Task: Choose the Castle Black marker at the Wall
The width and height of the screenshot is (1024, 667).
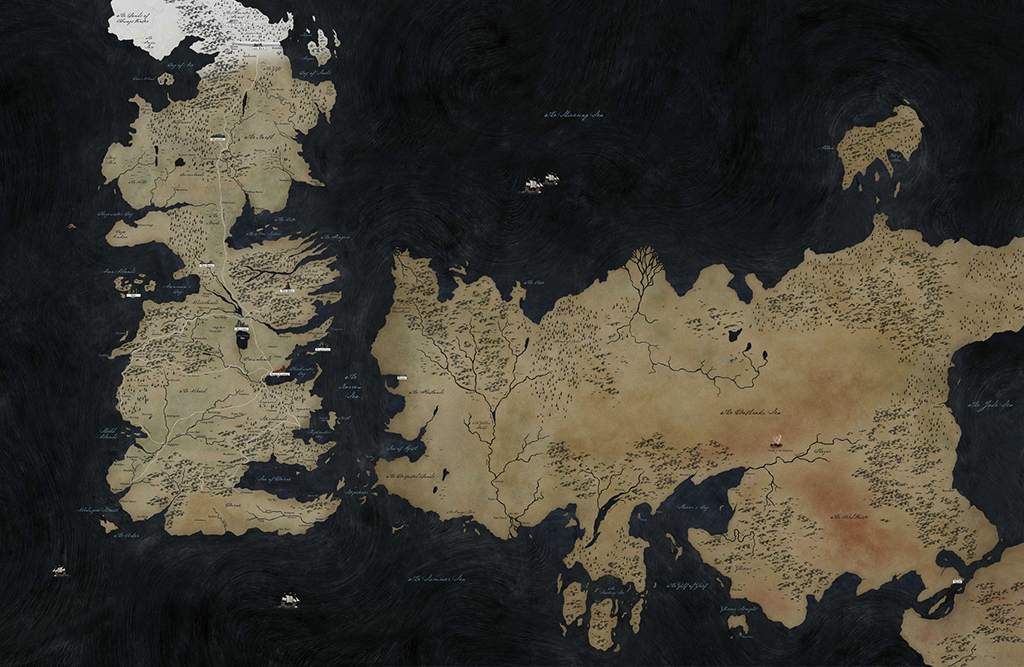Action: pyautogui.click(x=258, y=46)
